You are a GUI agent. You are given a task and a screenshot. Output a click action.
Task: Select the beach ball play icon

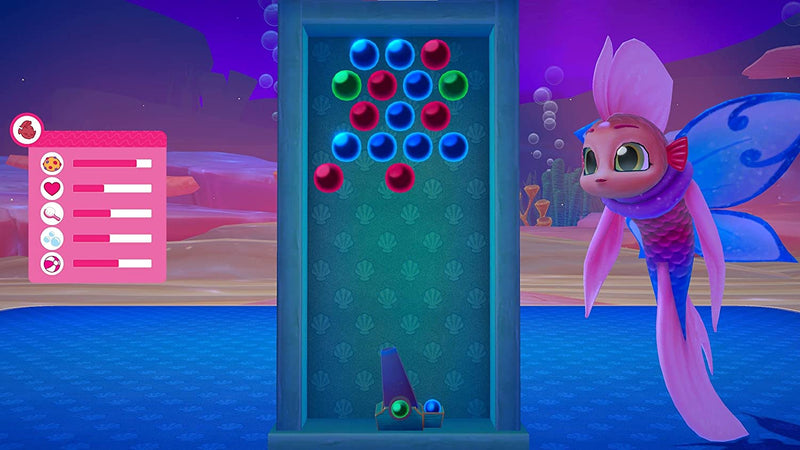pos(51,263)
